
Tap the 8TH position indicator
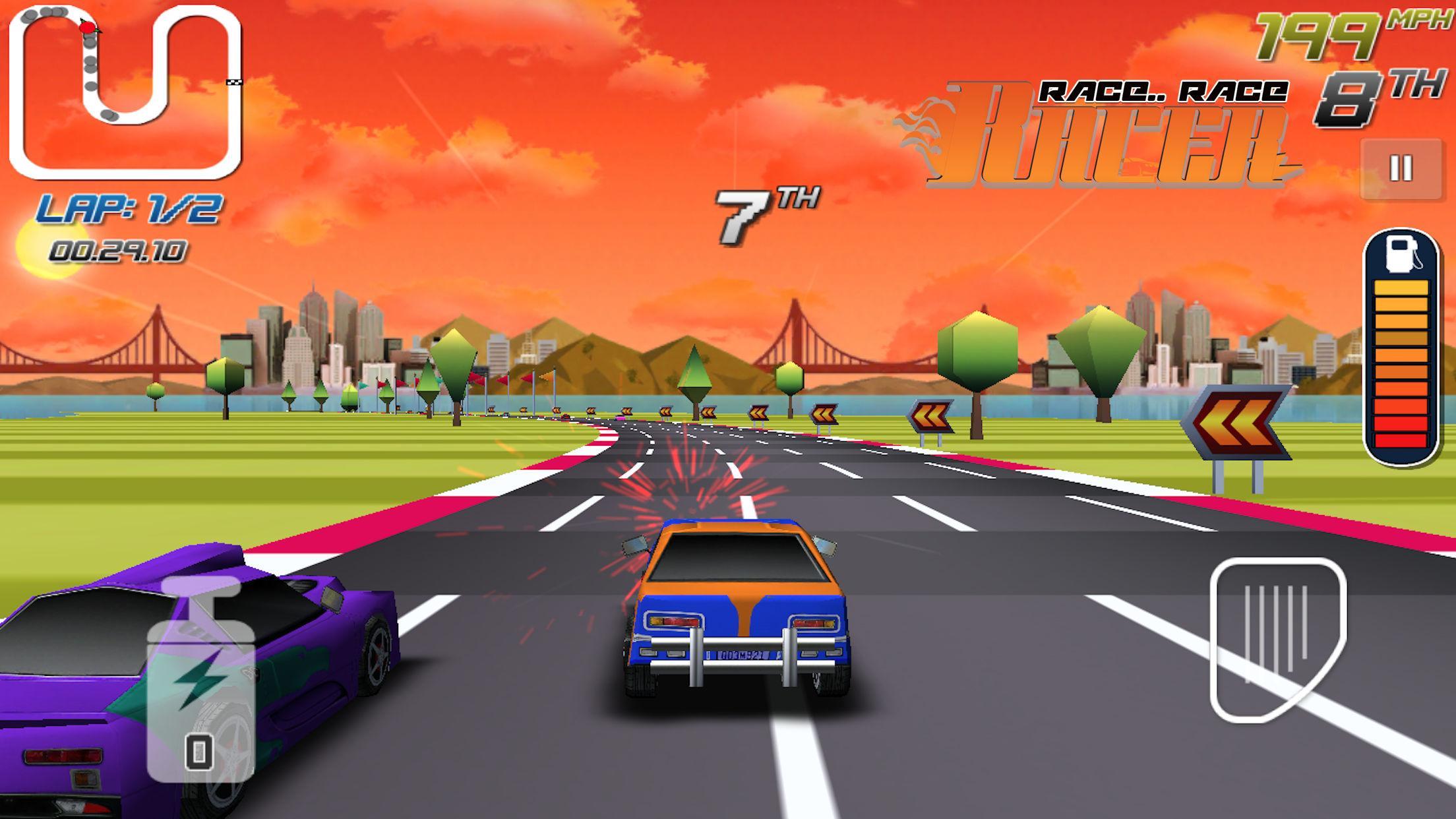[x=1358, y=94]
